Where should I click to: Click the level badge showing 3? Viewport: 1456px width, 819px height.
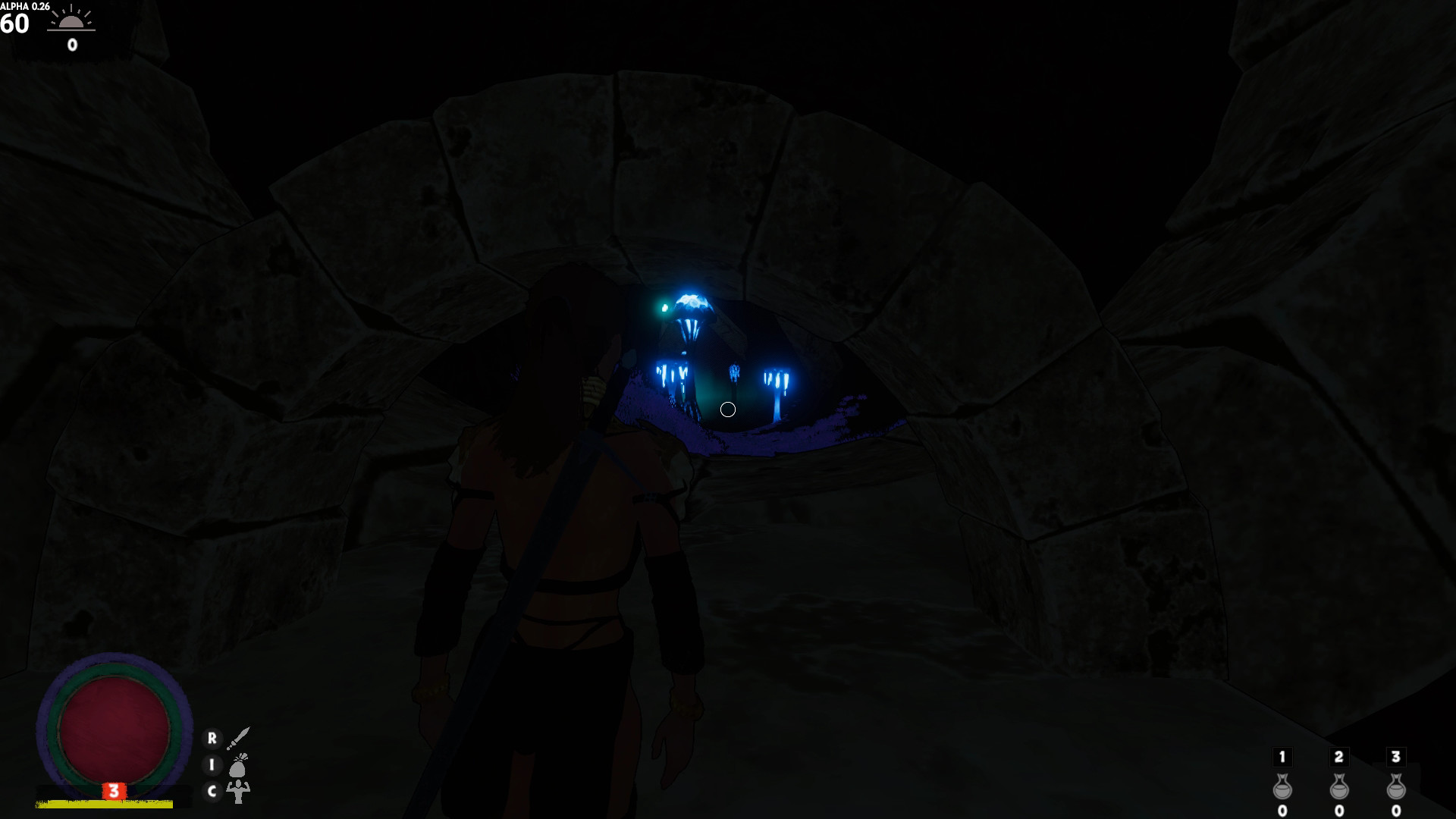tap(114, 790)
